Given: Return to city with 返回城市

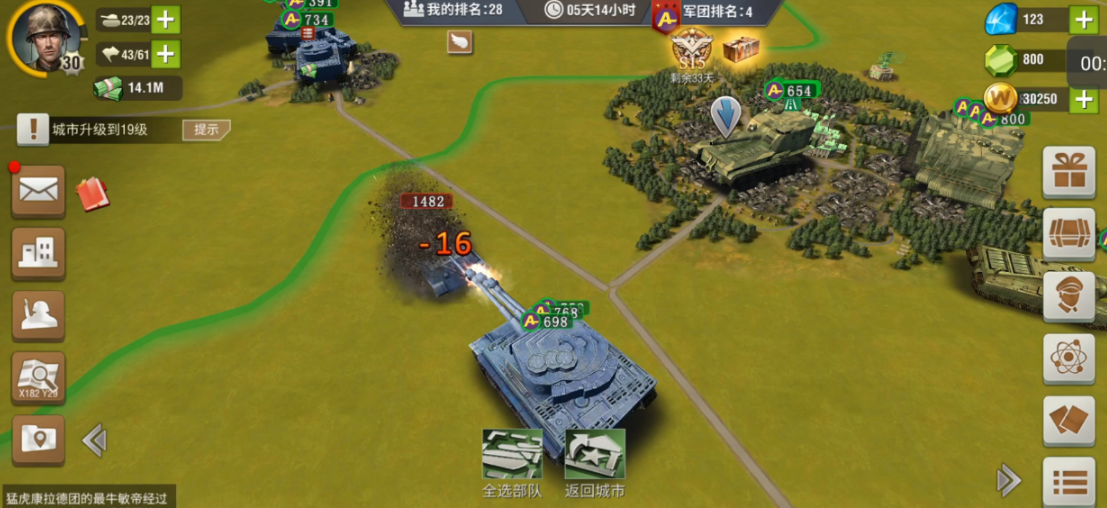Looking at the screenshot, I should pyautogui.click(x=594, y=463).
